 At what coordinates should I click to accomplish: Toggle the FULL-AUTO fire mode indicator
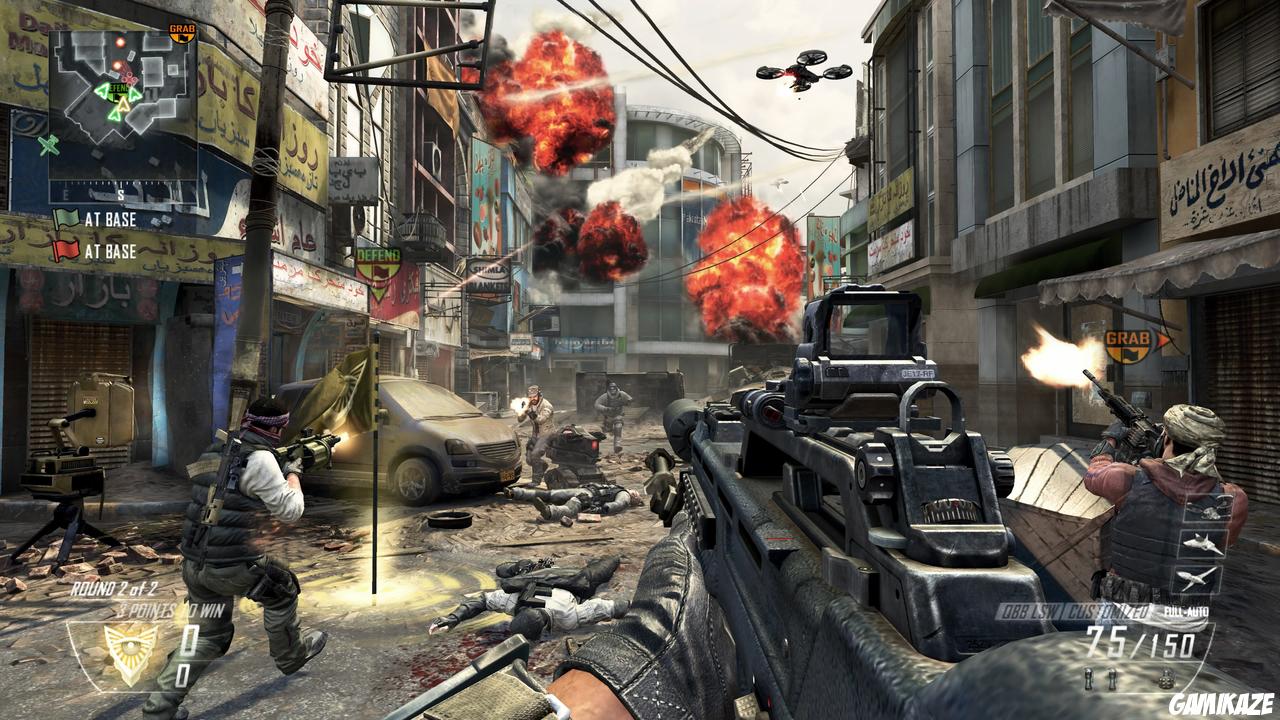coord(1186,611)
